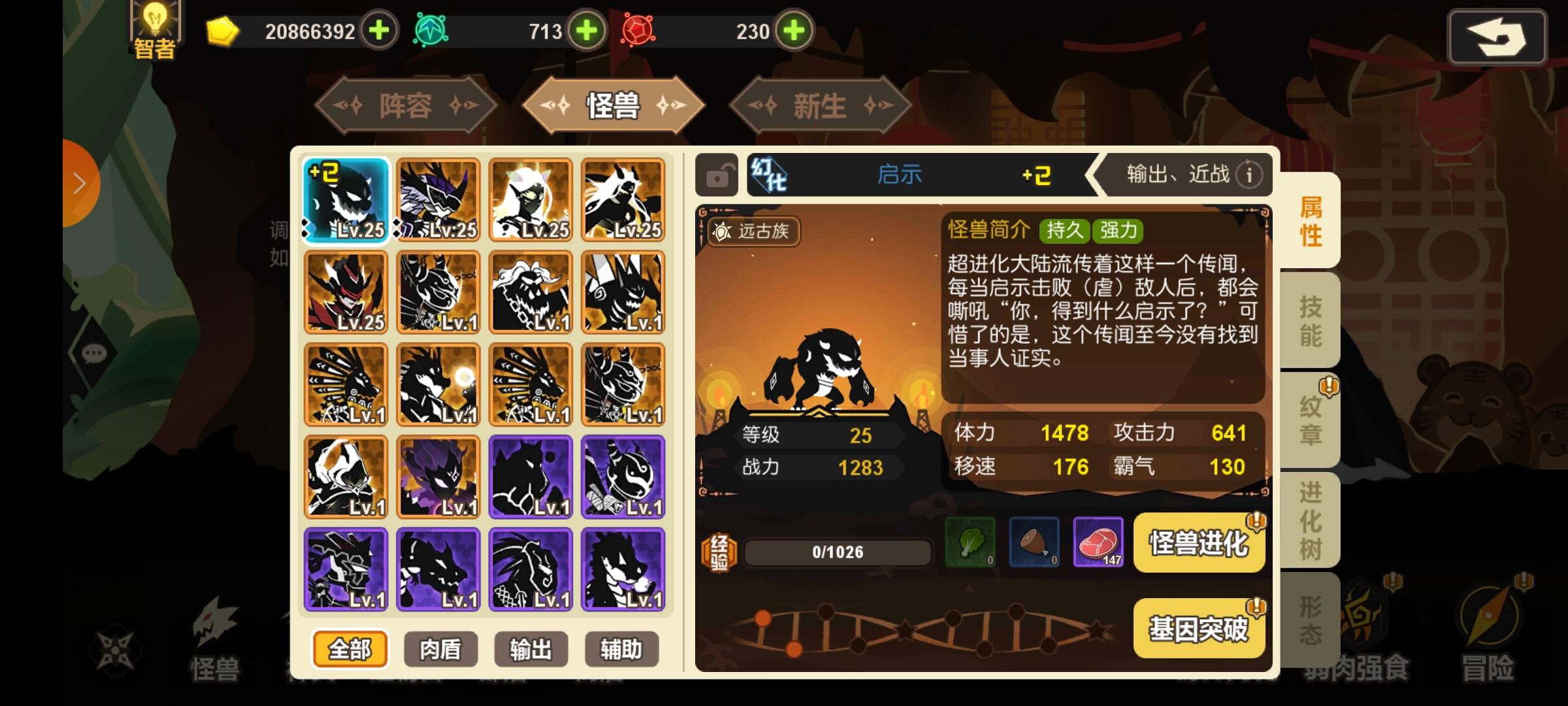Viewport: 1568px width, 706px height.
Task: Open the 幻化 badge on the name bar
Action: coord(770,174)
